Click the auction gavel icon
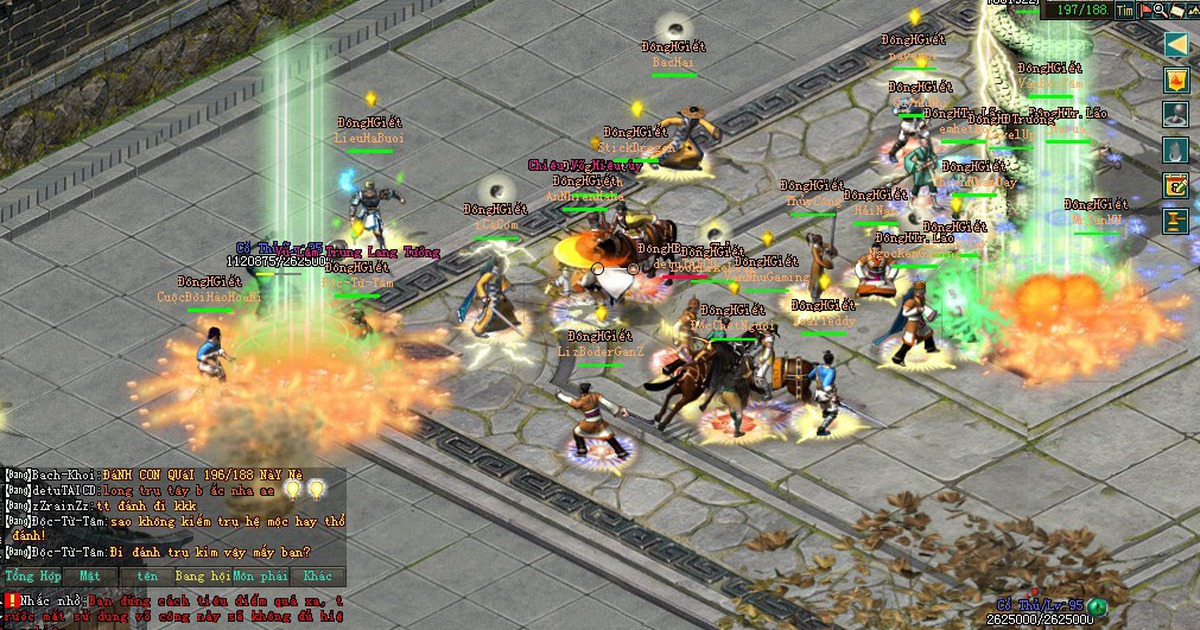The width and height of the screenshot is (1200, 630). click(x=1176, y=220)
